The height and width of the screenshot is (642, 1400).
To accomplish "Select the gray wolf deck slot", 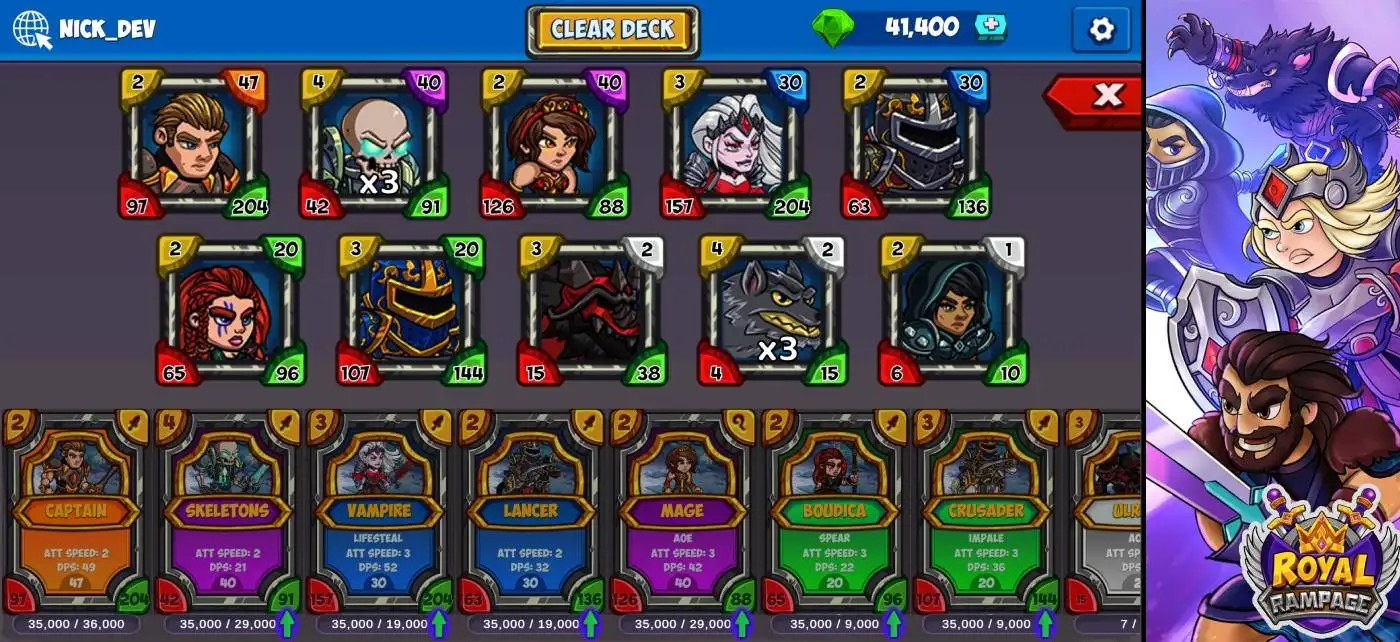I will [771, 310].
